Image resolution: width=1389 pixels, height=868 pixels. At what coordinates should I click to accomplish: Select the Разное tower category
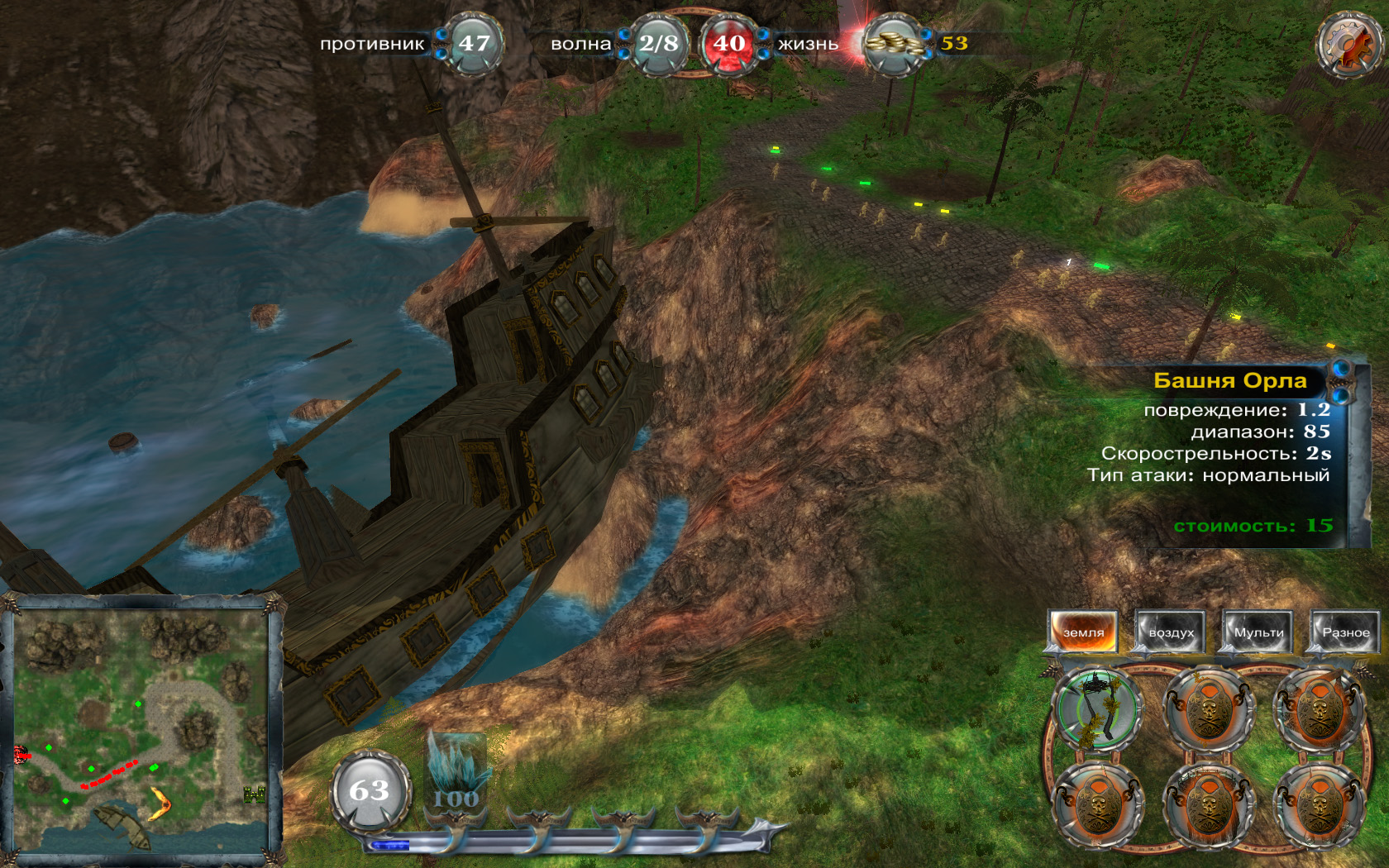pyautogui.click(x=1345, y=632)
